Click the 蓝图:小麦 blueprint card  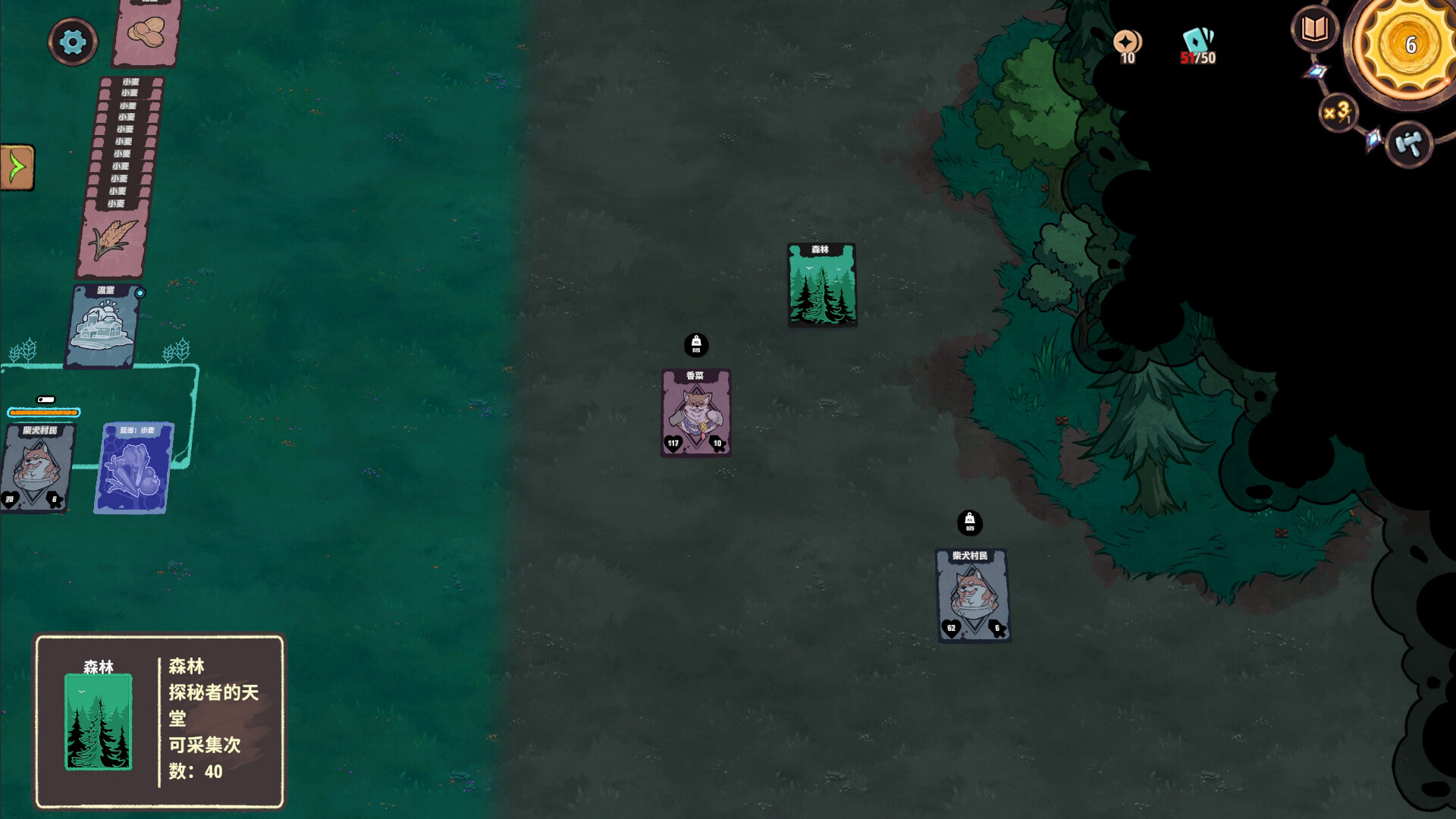tap(132, 468)
